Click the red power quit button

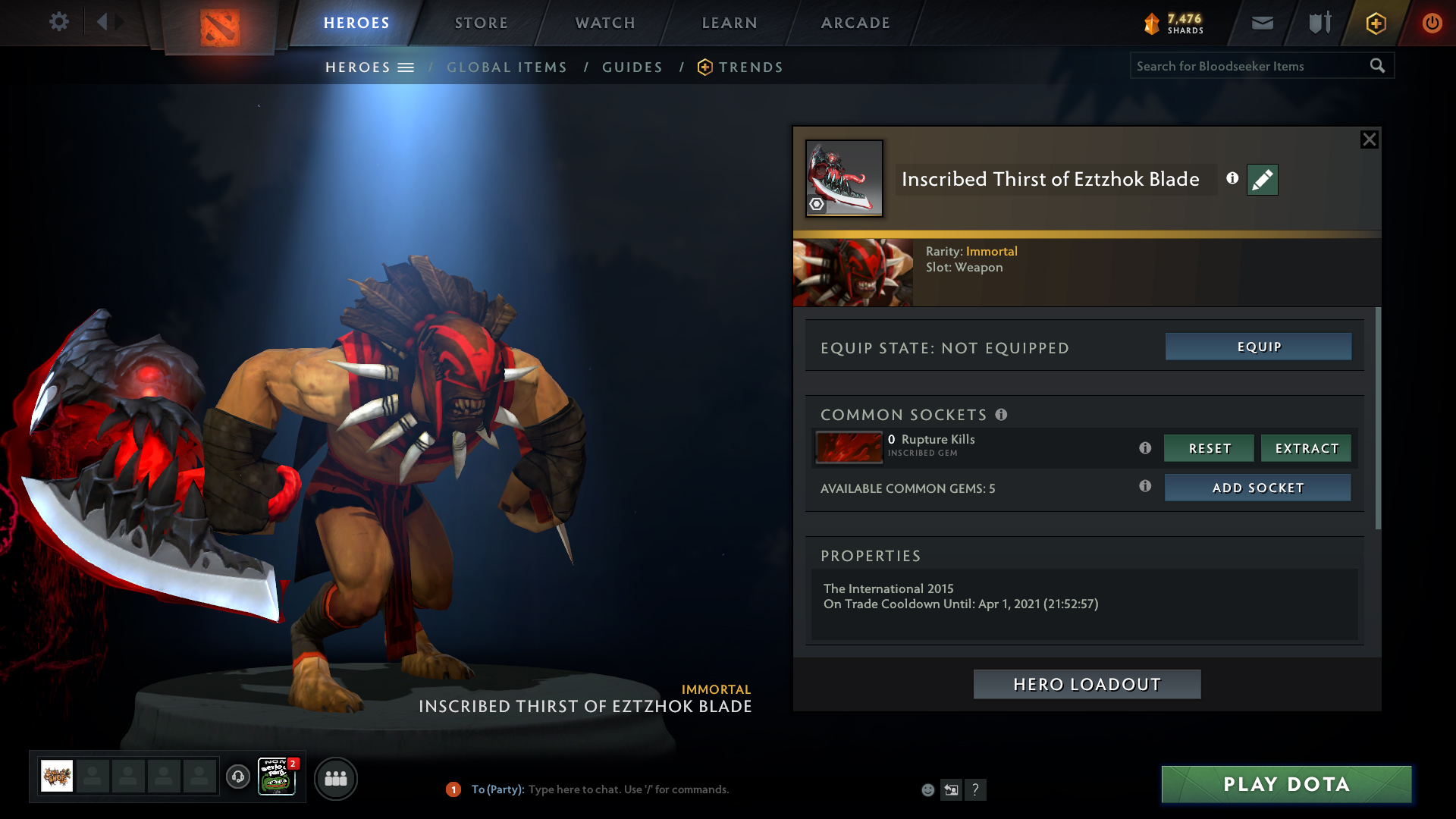(x=1432, y=23)
